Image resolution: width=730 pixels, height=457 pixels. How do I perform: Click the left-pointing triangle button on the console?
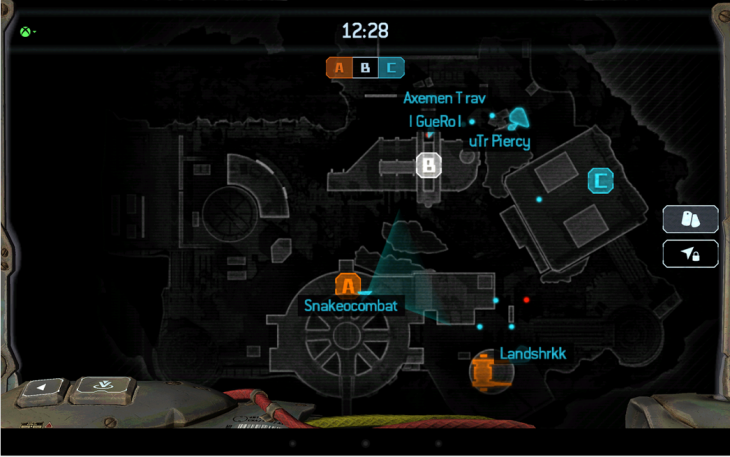(x=41, y=388)
